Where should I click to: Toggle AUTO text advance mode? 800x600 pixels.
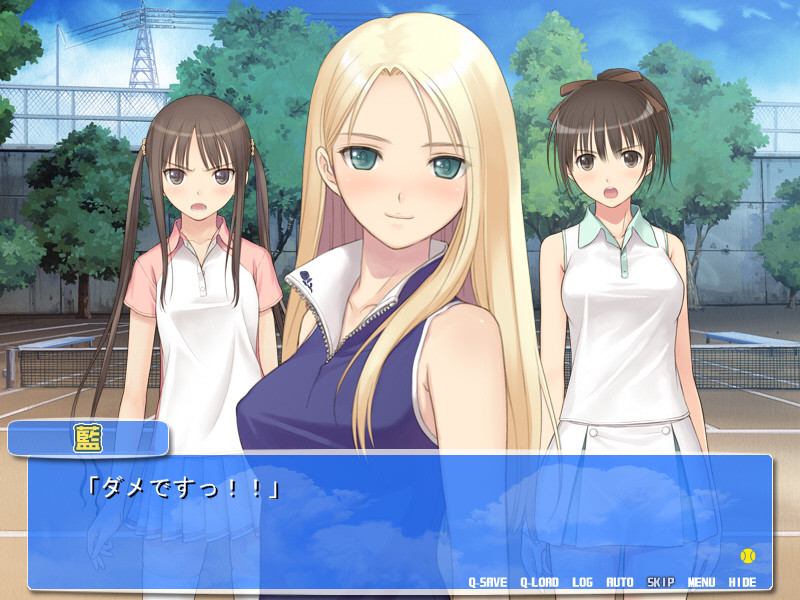[620, 581]
